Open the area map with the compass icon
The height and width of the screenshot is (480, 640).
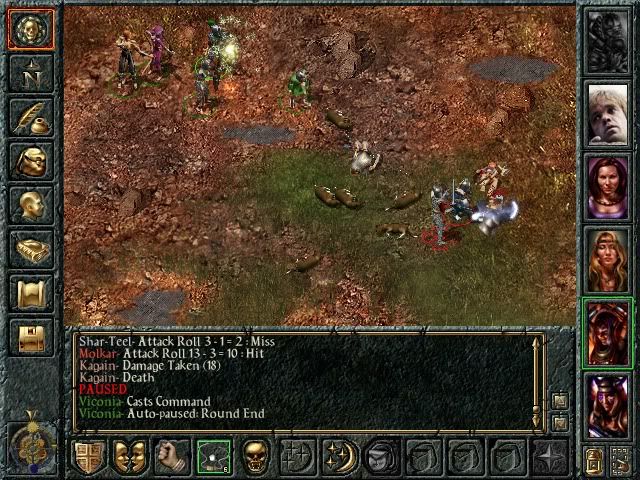(x=31, y=72)
